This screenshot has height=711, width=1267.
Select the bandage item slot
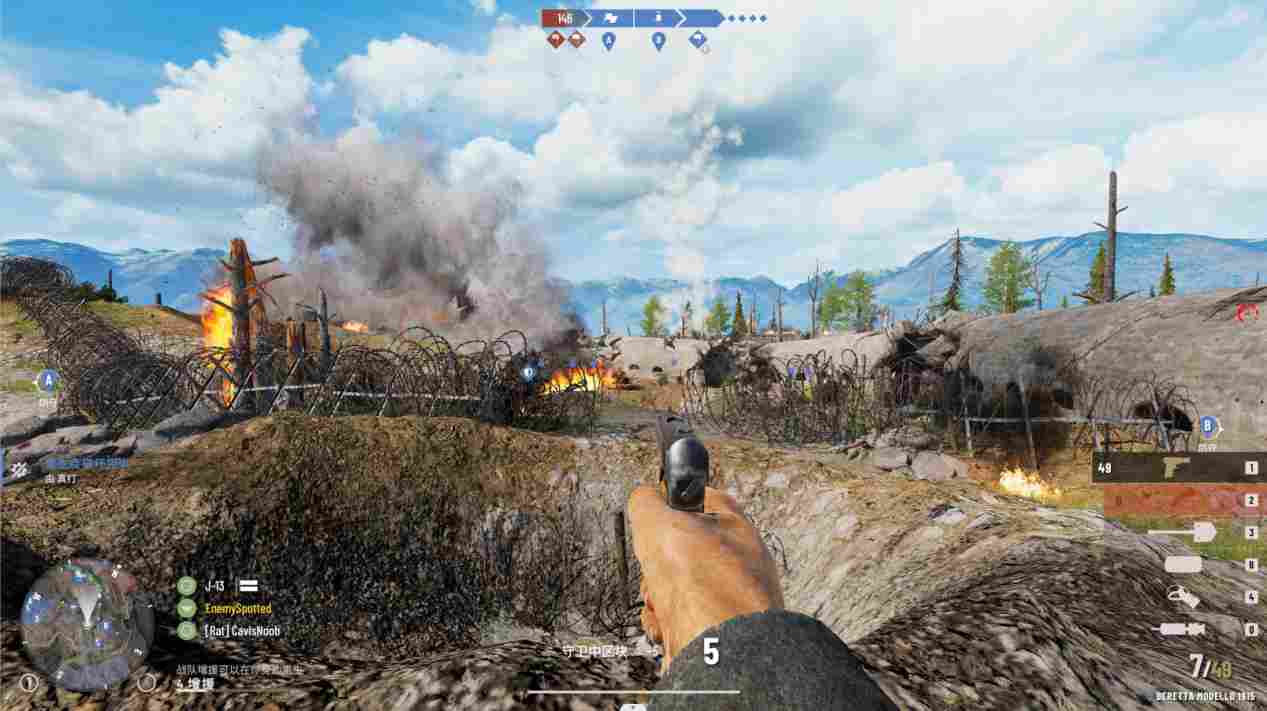tap(1183, 564)
